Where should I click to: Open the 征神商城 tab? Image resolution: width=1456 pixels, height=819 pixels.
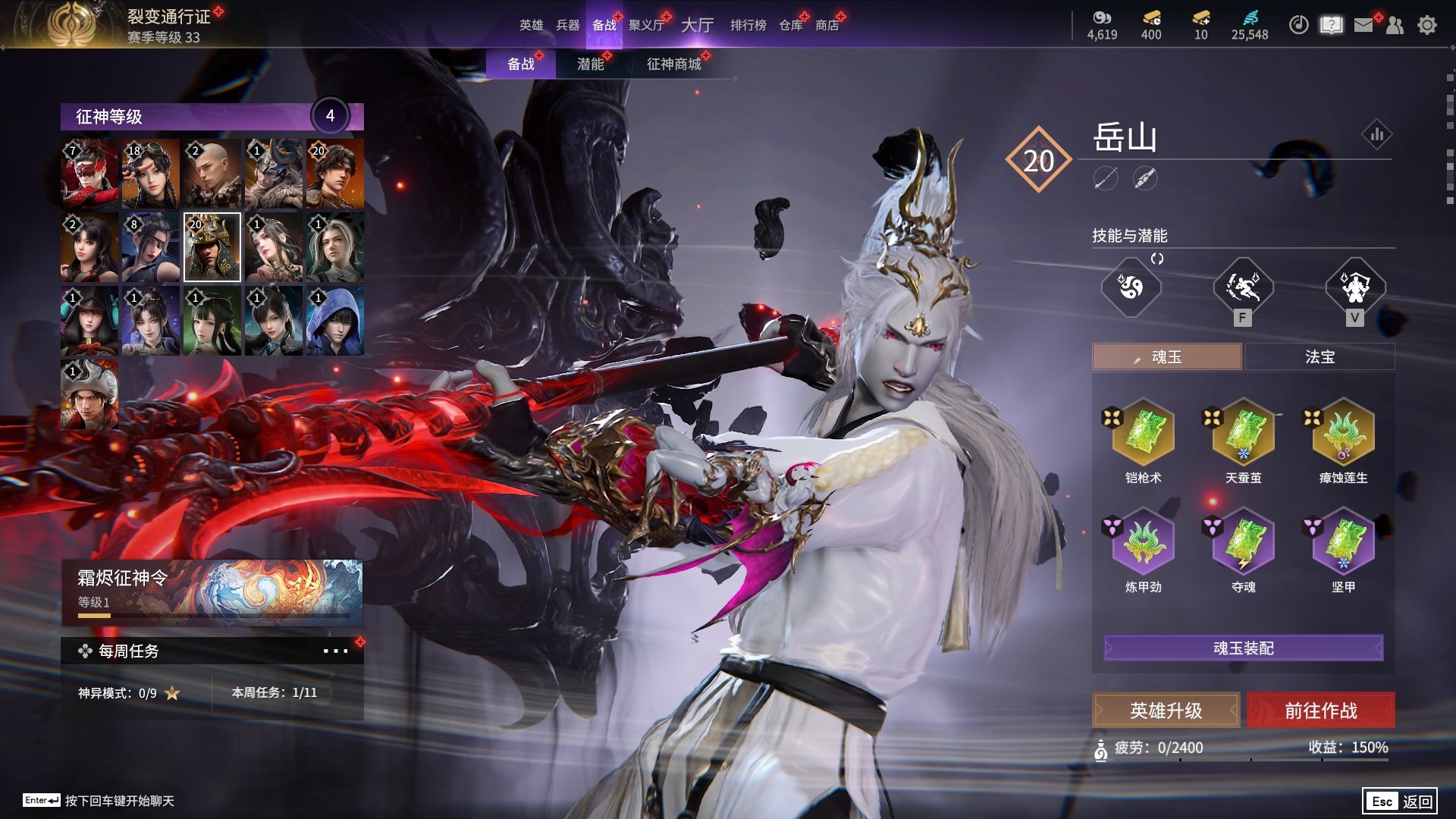click(x=673, y=64)
